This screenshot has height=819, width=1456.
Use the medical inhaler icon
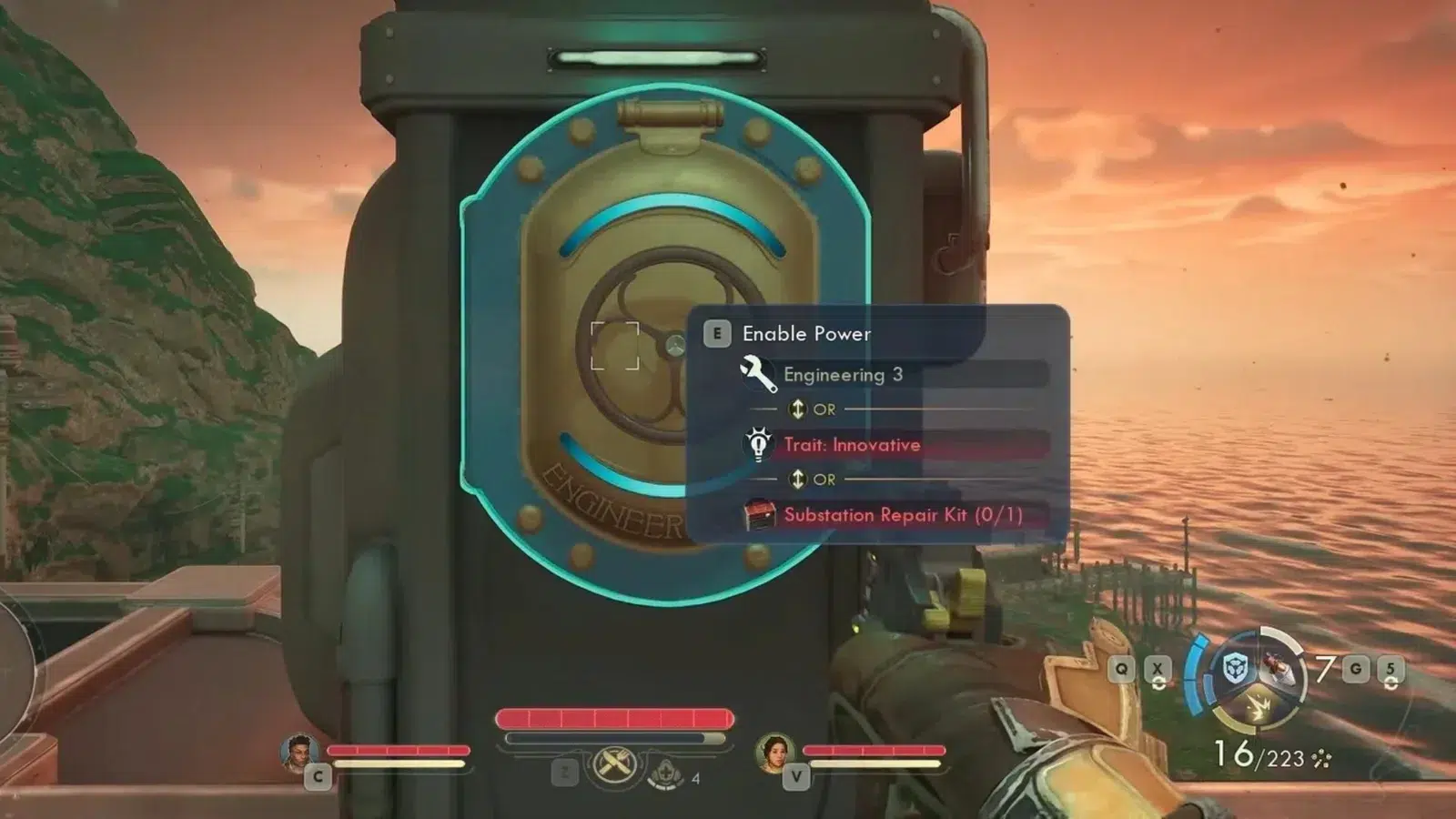(x=666, y=773)
